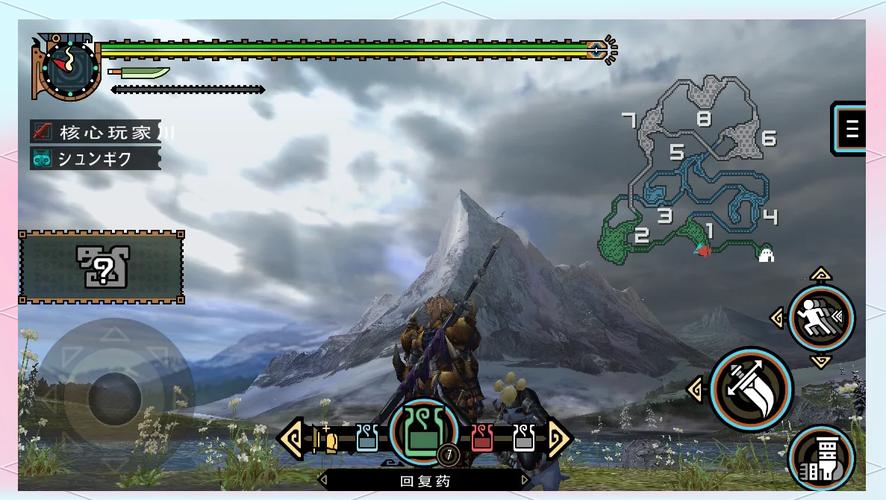Image resolution: width=886 pixels, height=500 pixels.
Task: Cycle item bar with right gold arrow
Action: coord(558,438)
